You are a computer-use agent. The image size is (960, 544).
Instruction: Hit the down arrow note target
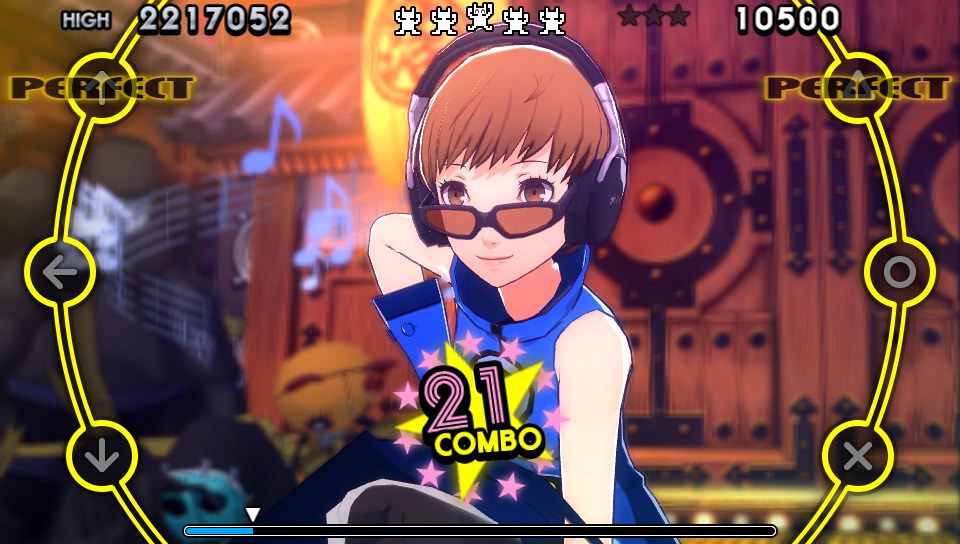(x=101, y=456)
